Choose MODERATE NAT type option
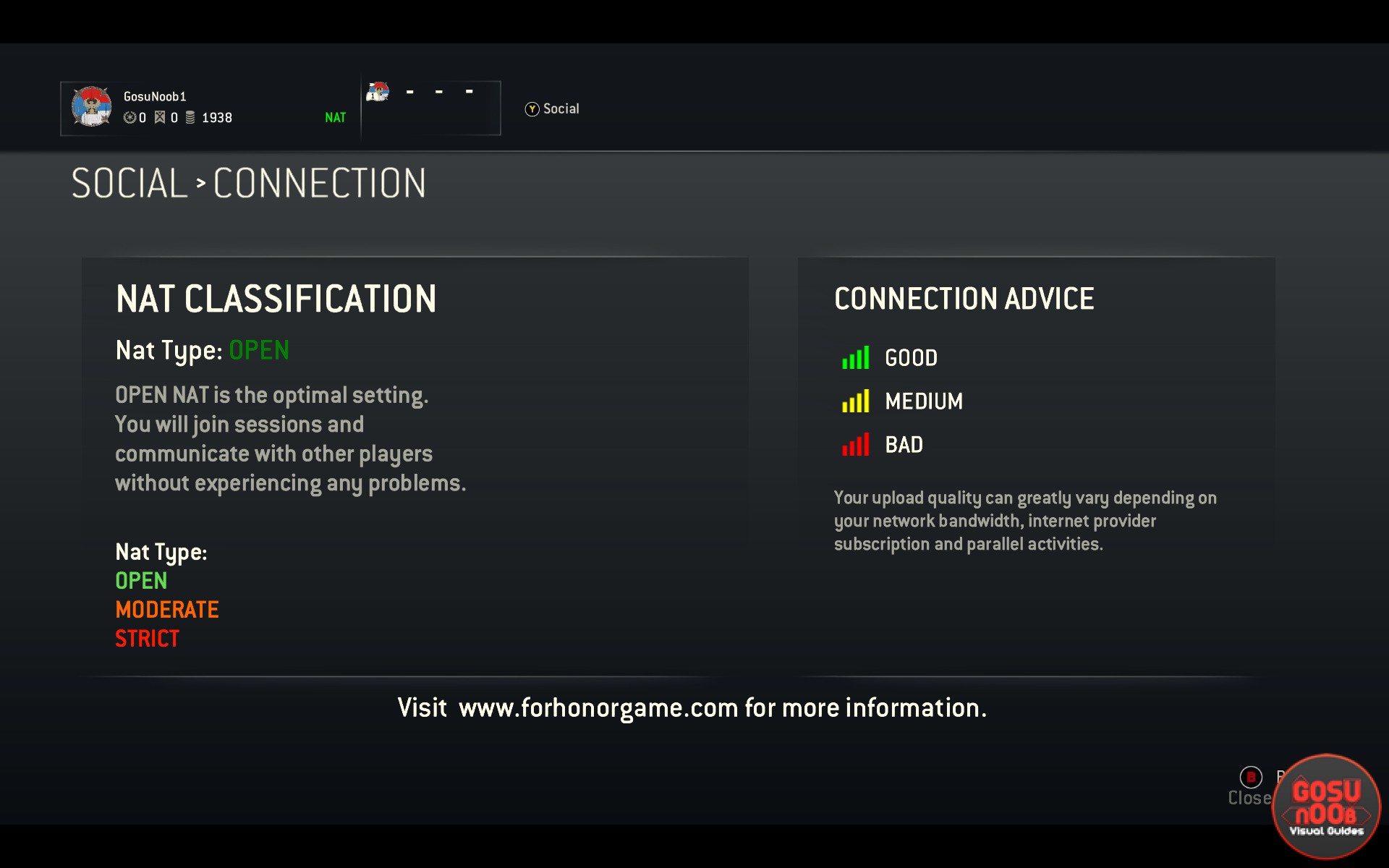Viewport: 1389px width, 868px height. [x=167, y=610]
